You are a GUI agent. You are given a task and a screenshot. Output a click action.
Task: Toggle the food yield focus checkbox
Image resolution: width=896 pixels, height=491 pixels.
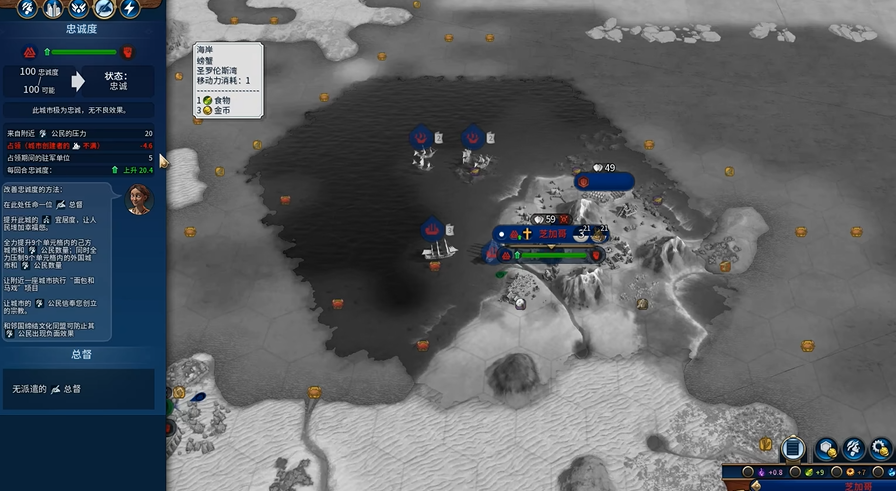click(x=795, y=472)
